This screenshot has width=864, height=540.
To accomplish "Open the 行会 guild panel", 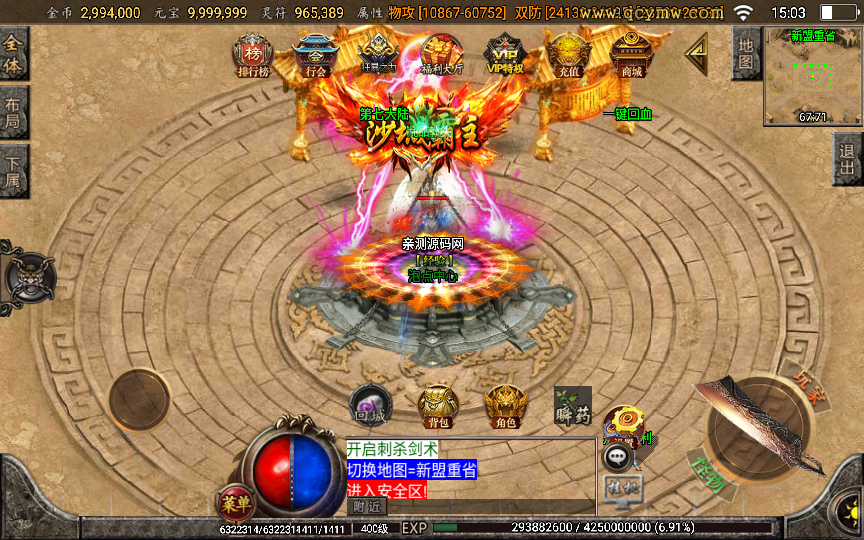I will click(x=316, y=54).
